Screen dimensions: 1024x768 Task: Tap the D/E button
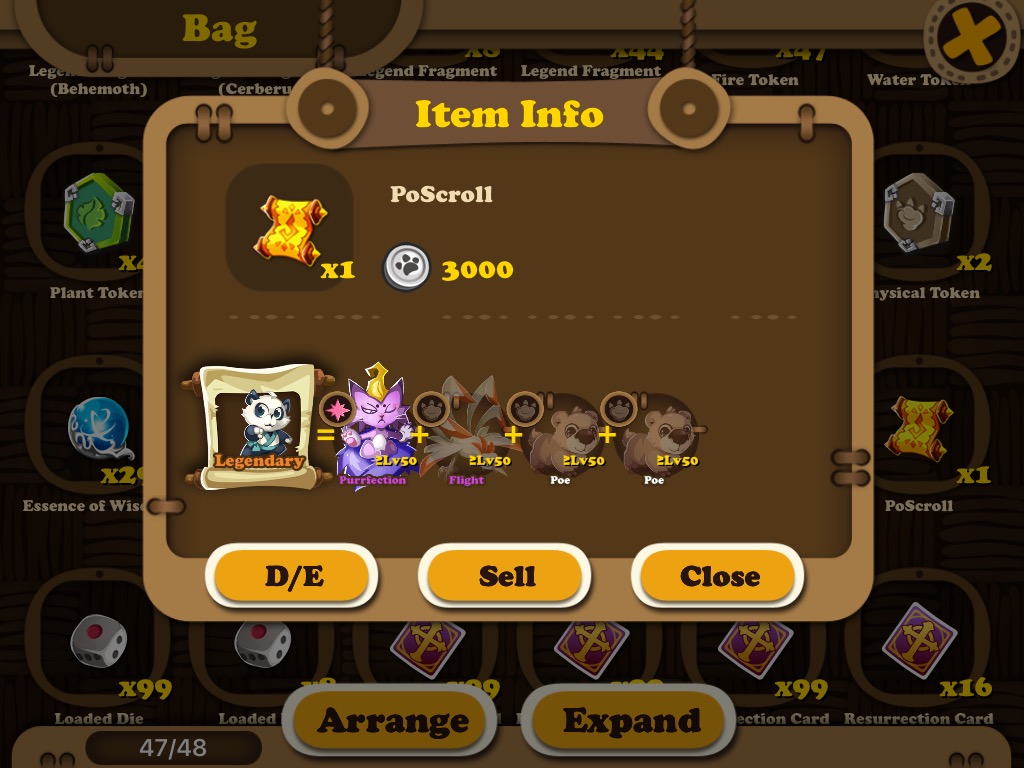coord(294,577)
